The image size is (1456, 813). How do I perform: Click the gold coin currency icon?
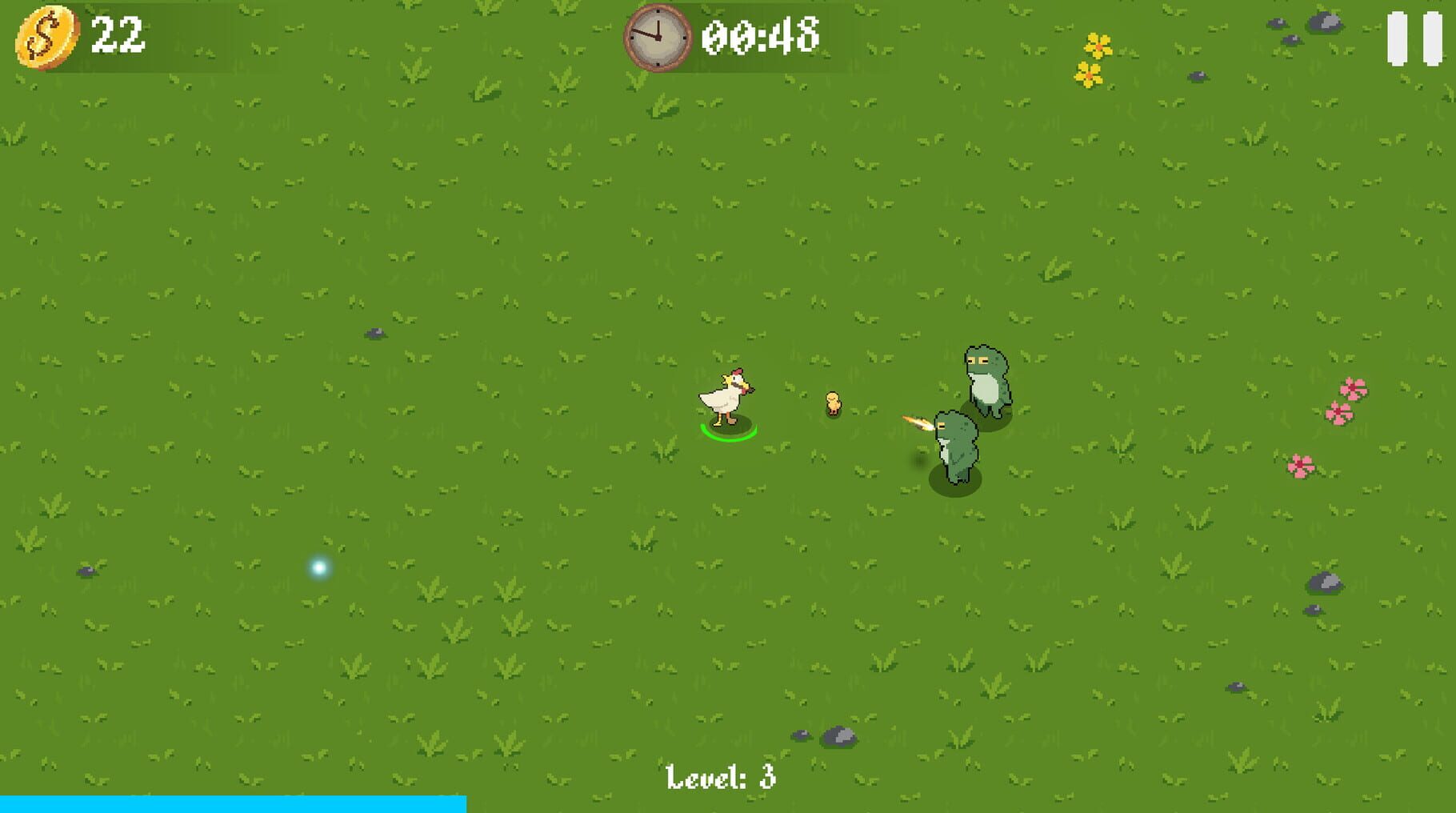pyautogui.click(x=46, y=36)
